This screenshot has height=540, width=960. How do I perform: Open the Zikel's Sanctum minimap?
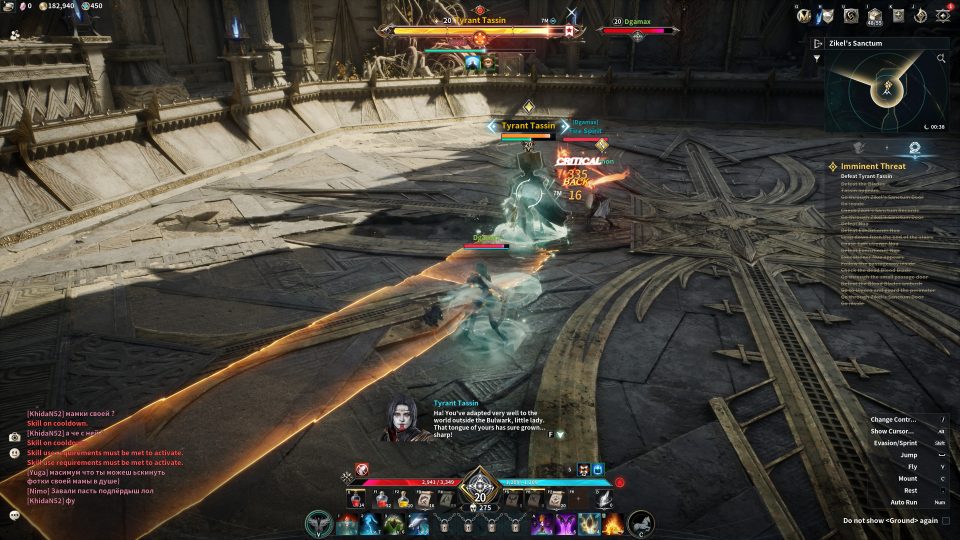[886, 92]
